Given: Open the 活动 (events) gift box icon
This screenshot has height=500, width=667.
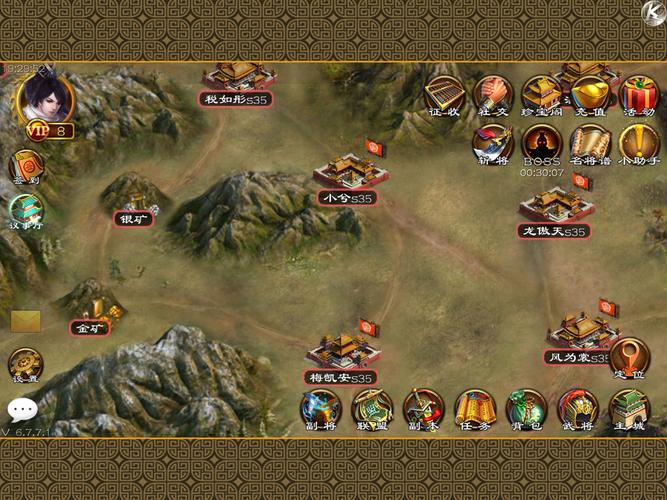Looking at the screenshot, I should tap(638, 95).
